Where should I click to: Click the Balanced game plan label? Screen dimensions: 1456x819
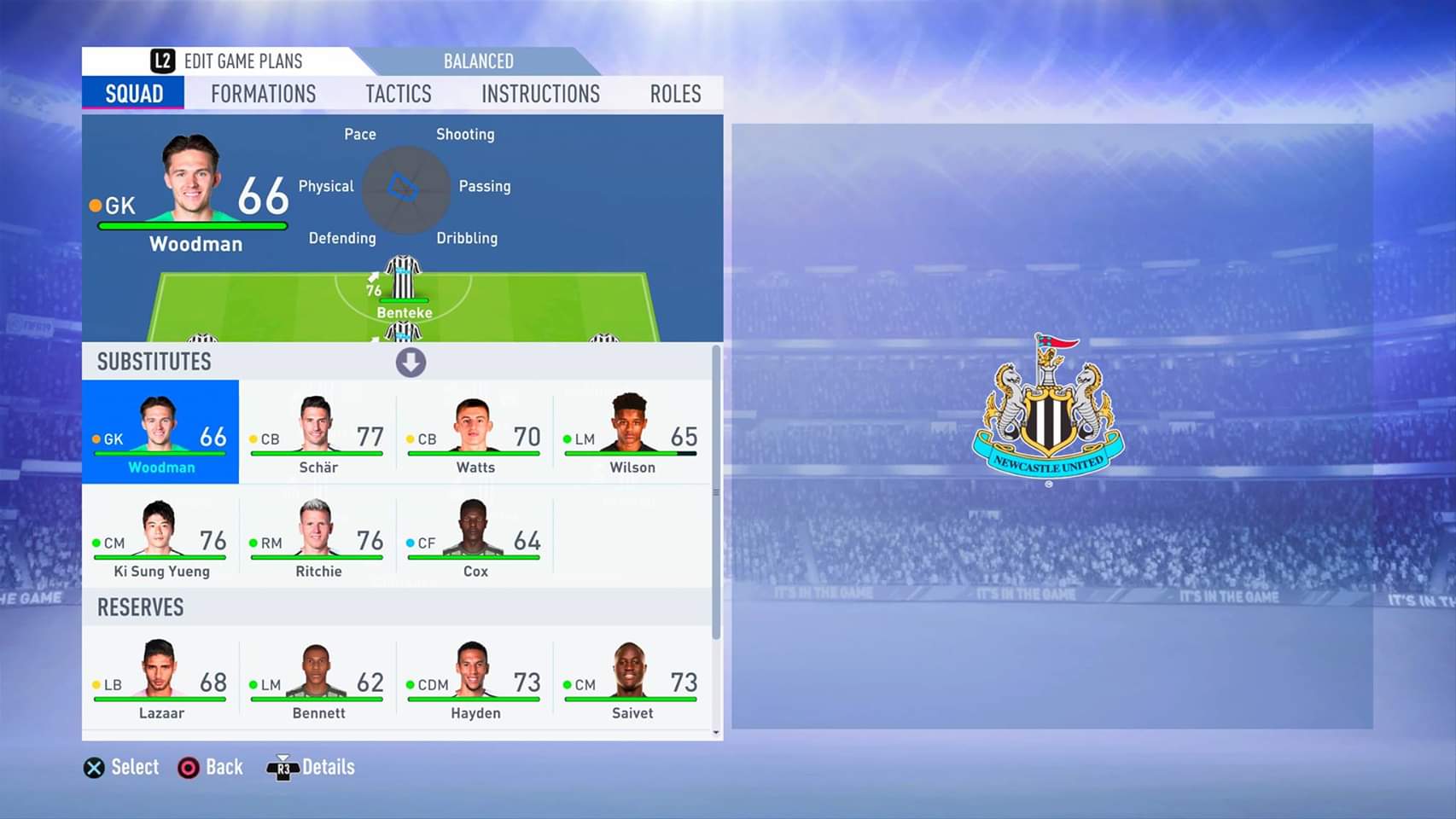[x=478, y=61]
